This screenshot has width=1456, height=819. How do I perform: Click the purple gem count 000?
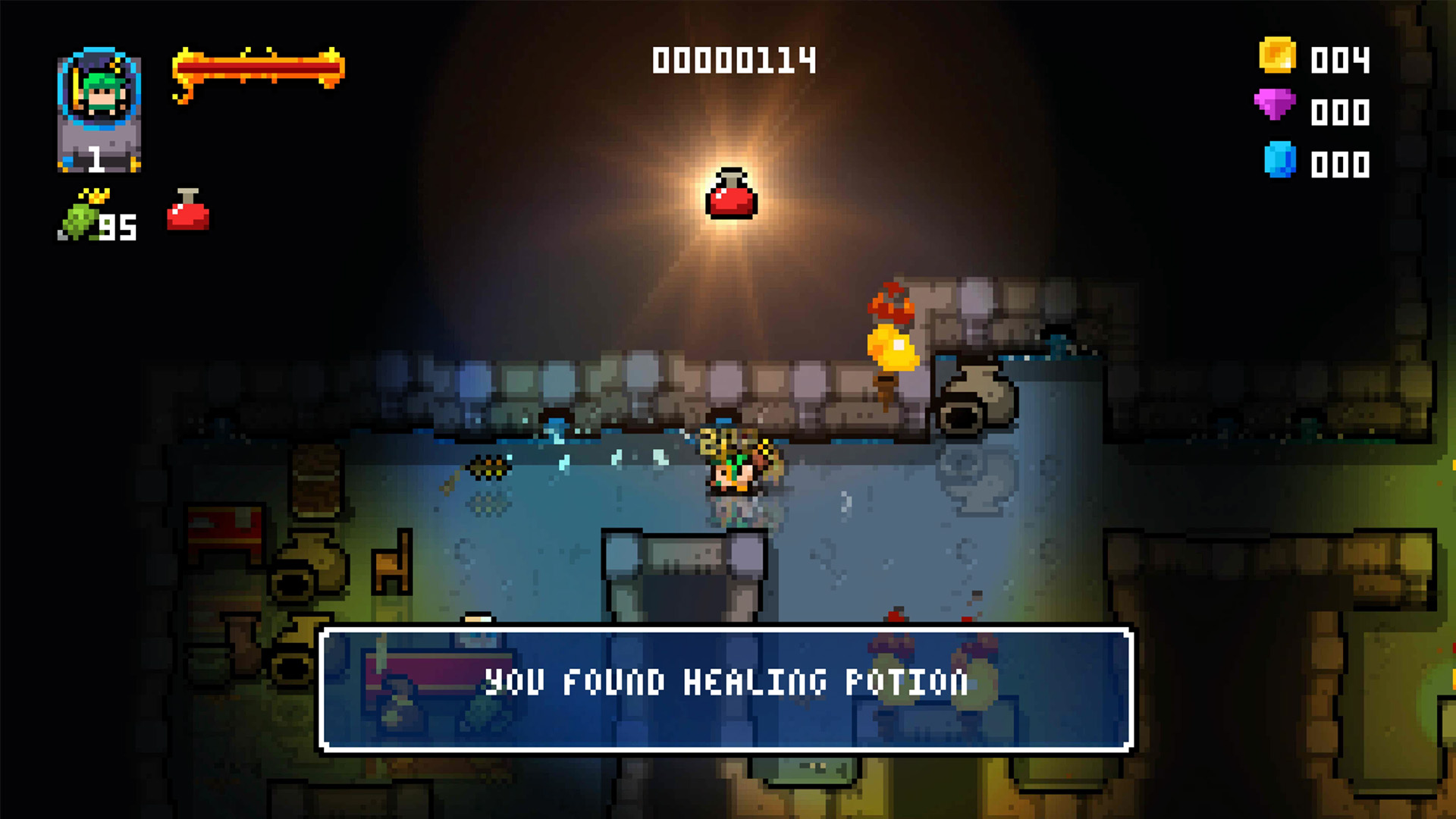coord(1339,111)
